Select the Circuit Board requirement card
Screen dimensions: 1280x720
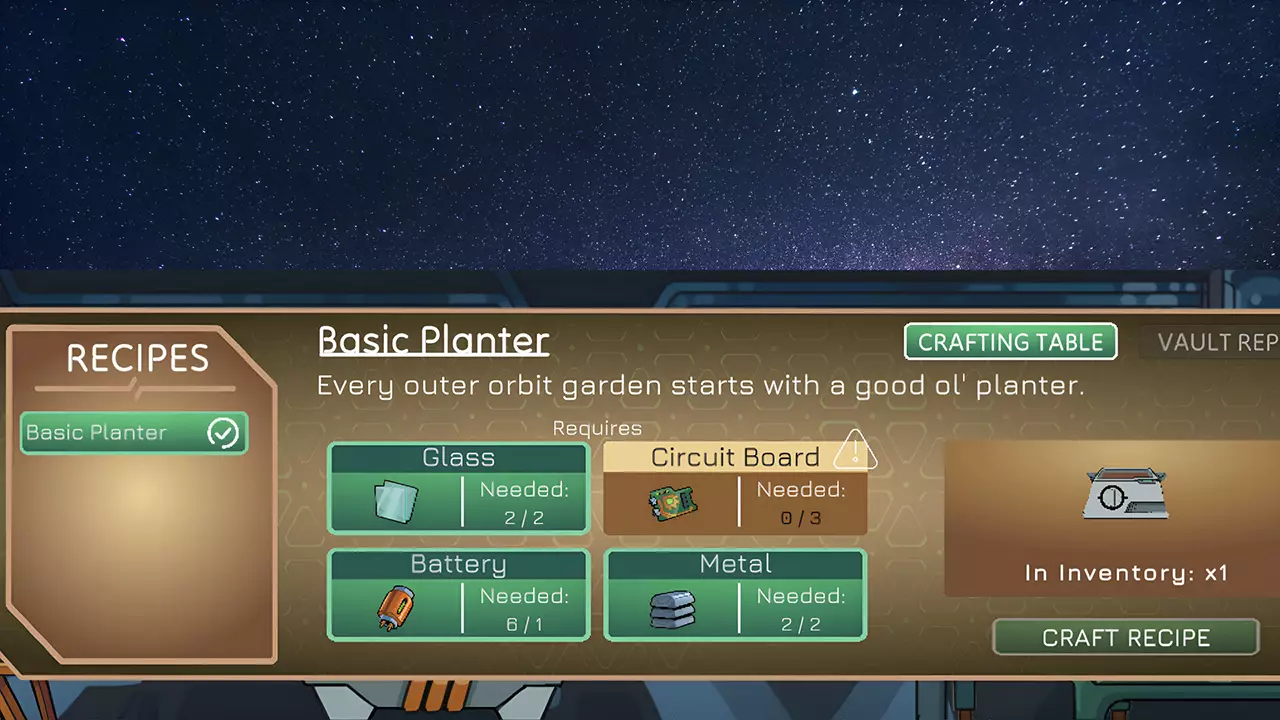(735, 488)
